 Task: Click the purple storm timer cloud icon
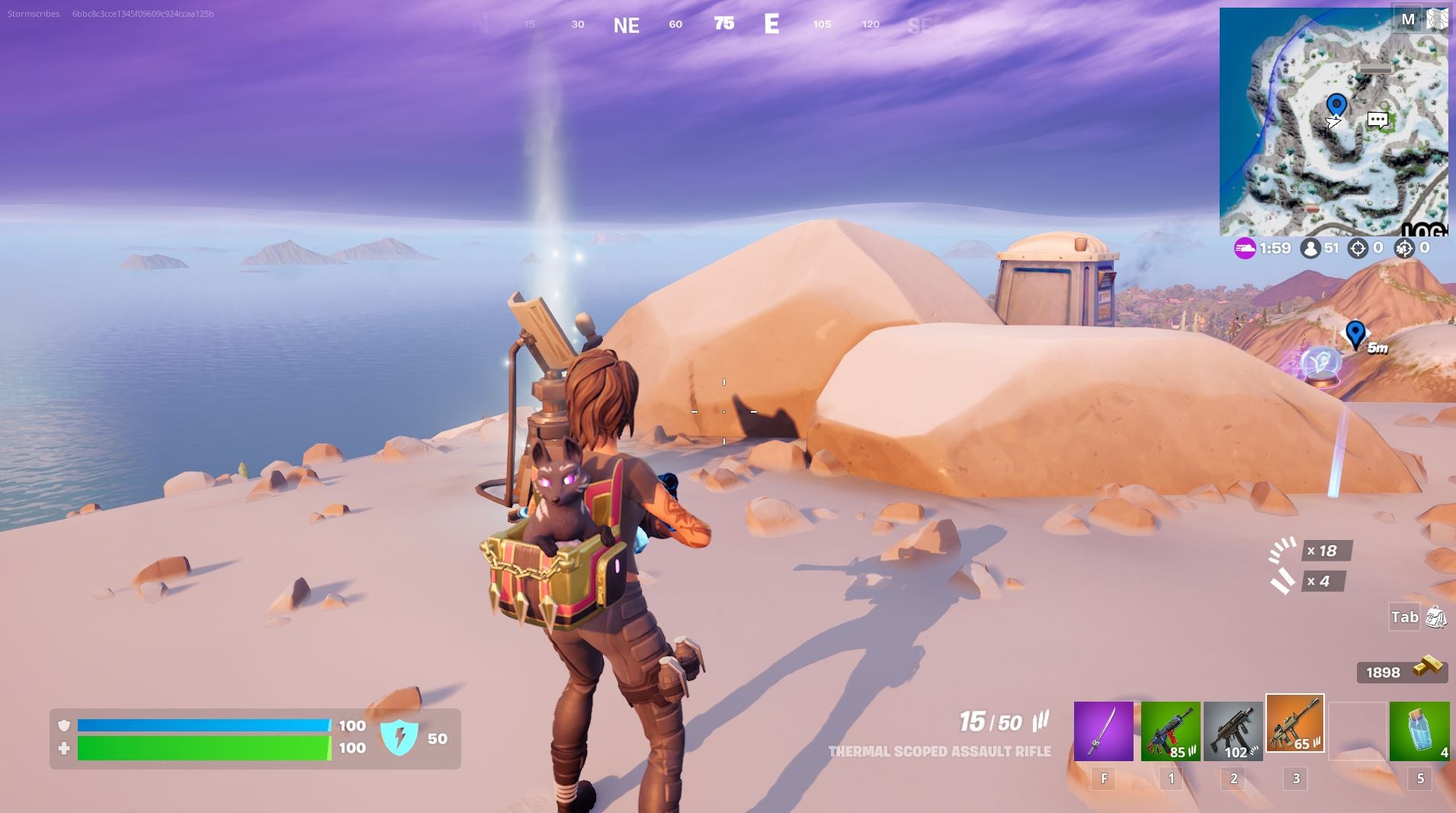click(x=1246, y=248)
